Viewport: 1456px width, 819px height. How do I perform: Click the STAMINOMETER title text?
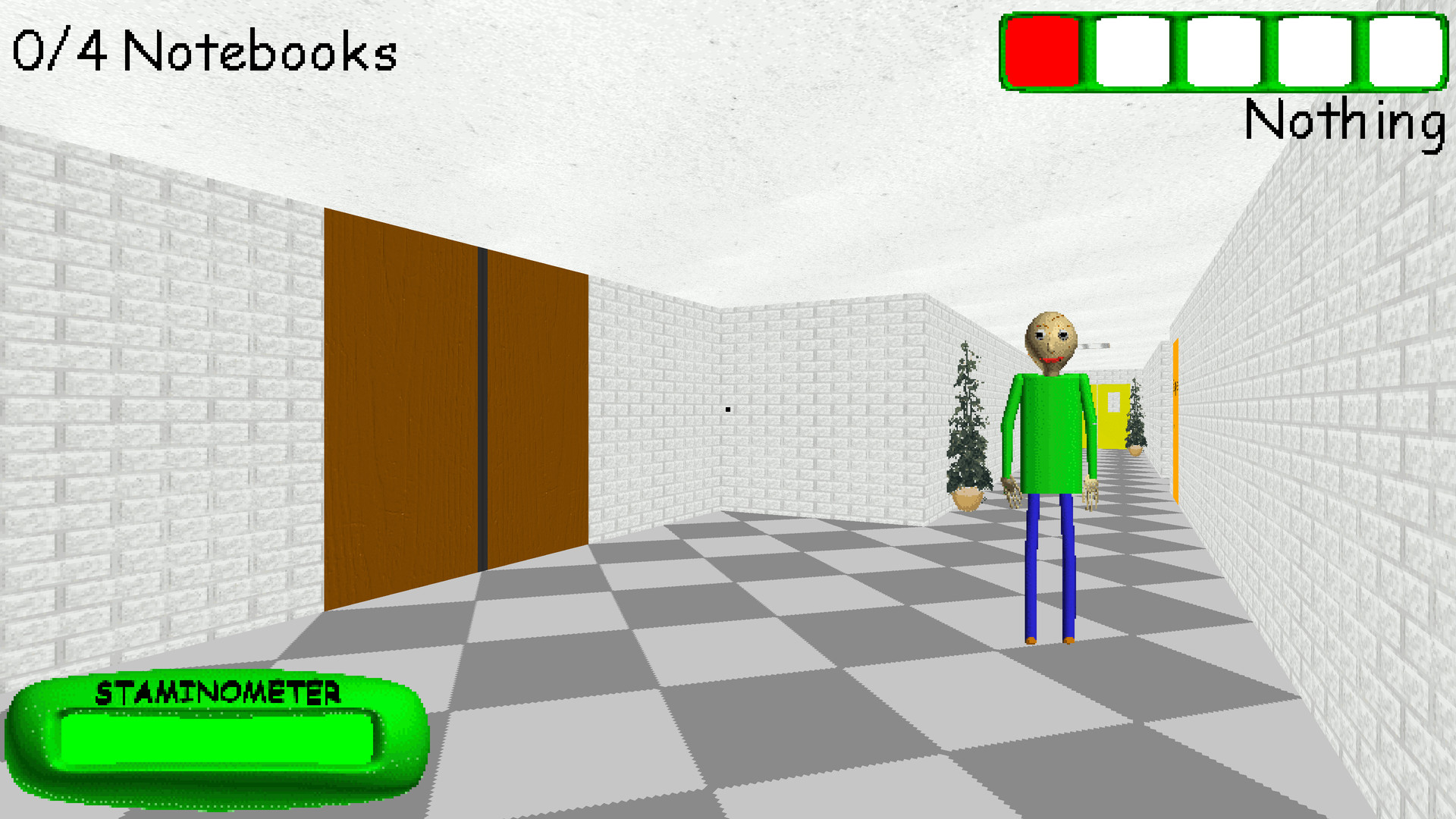coord(218,692)
